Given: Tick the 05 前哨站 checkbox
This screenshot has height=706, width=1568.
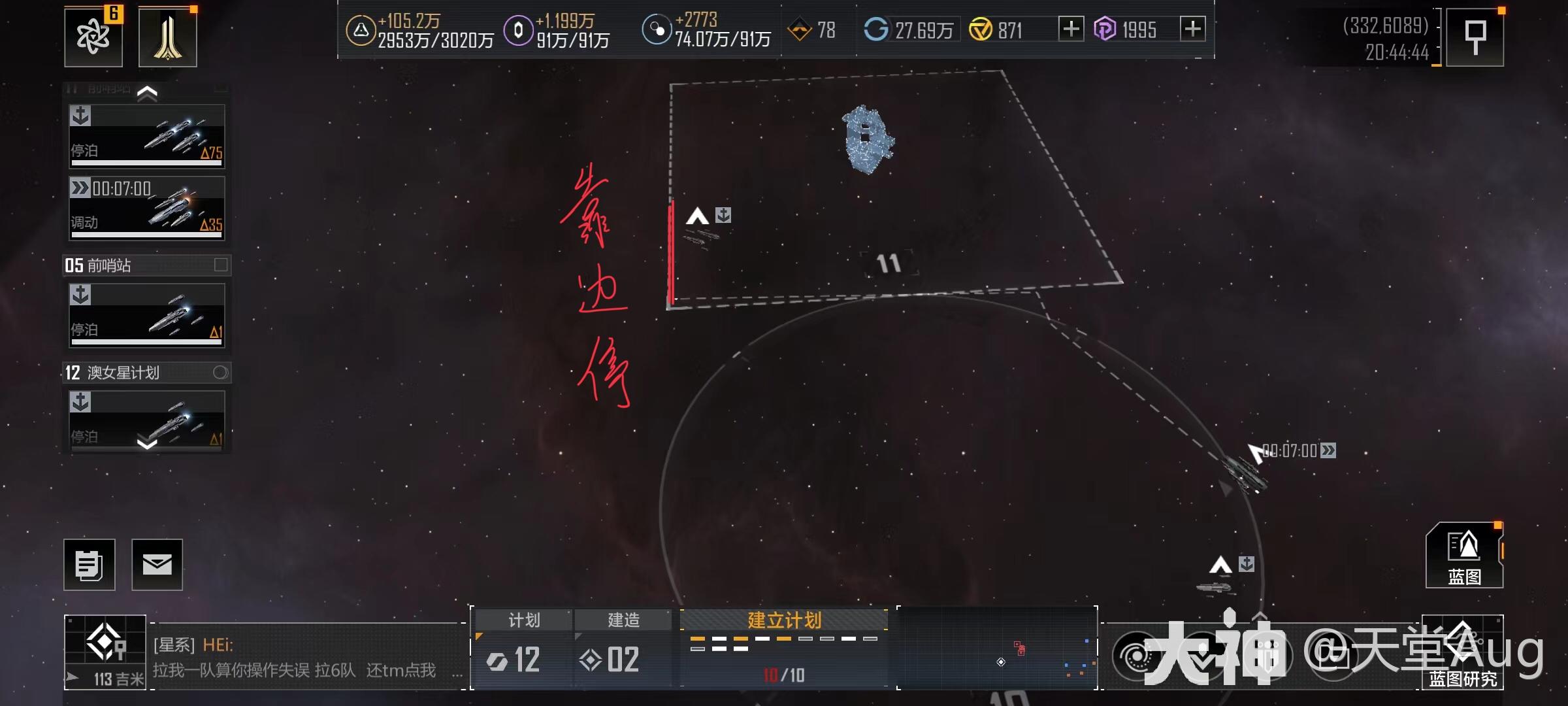Looking at the screenshot, I should 221,265.
